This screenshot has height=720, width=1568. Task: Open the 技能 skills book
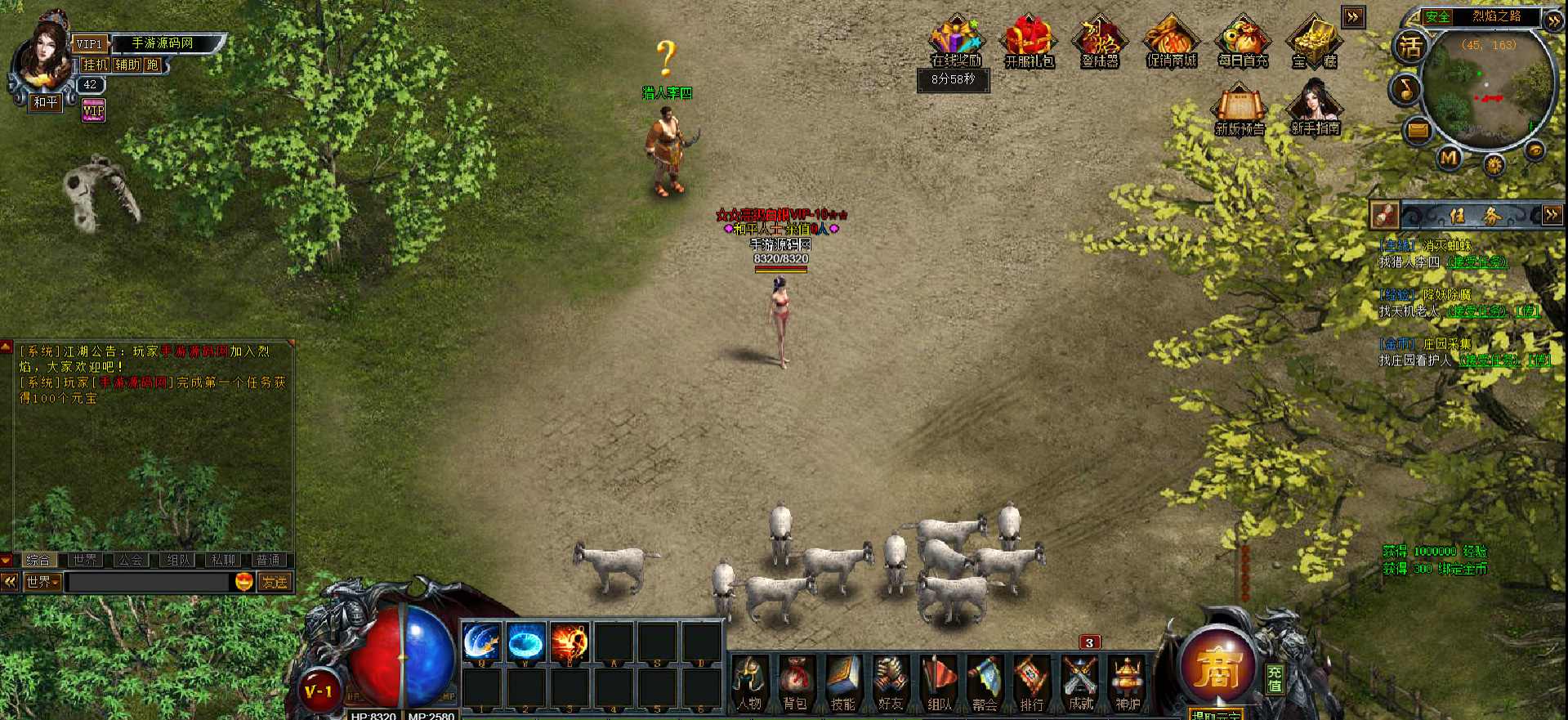(843, 683)
